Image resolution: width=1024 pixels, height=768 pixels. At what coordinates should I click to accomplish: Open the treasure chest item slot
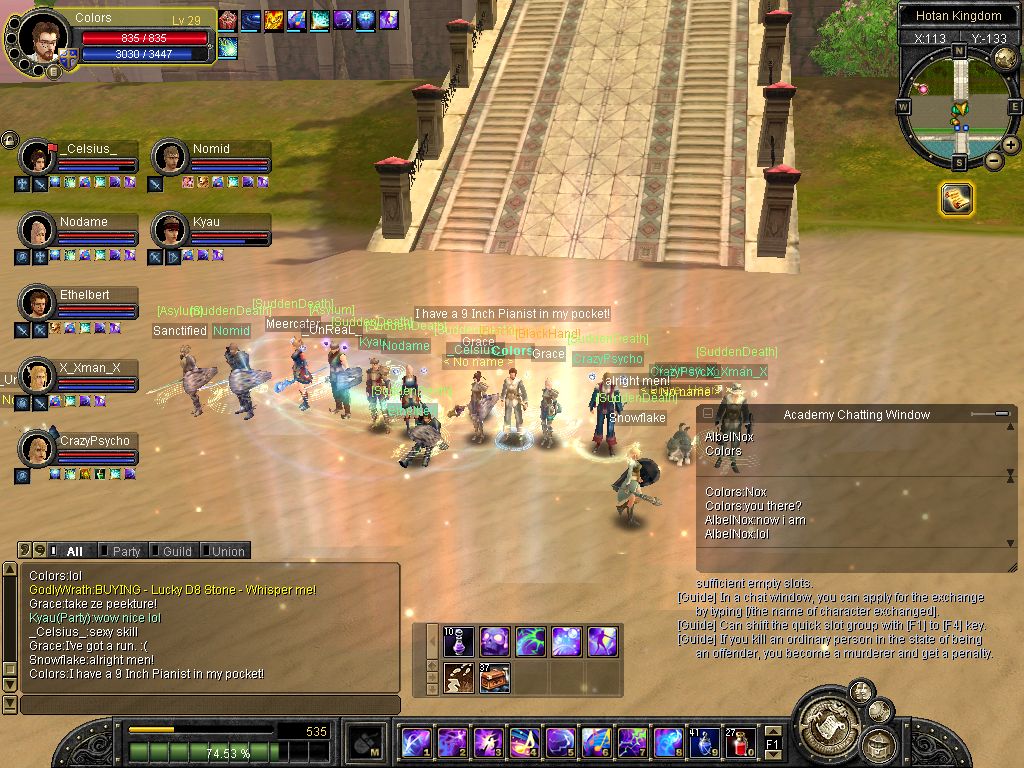[x=494, y=678]
